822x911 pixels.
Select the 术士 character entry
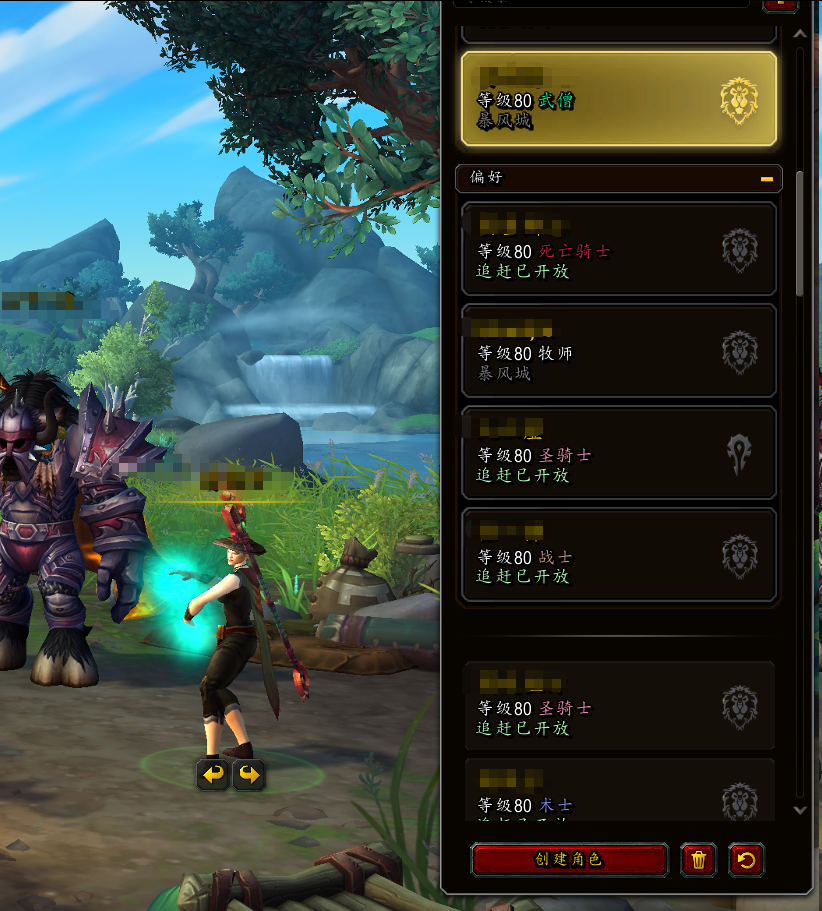coord(618,797)
